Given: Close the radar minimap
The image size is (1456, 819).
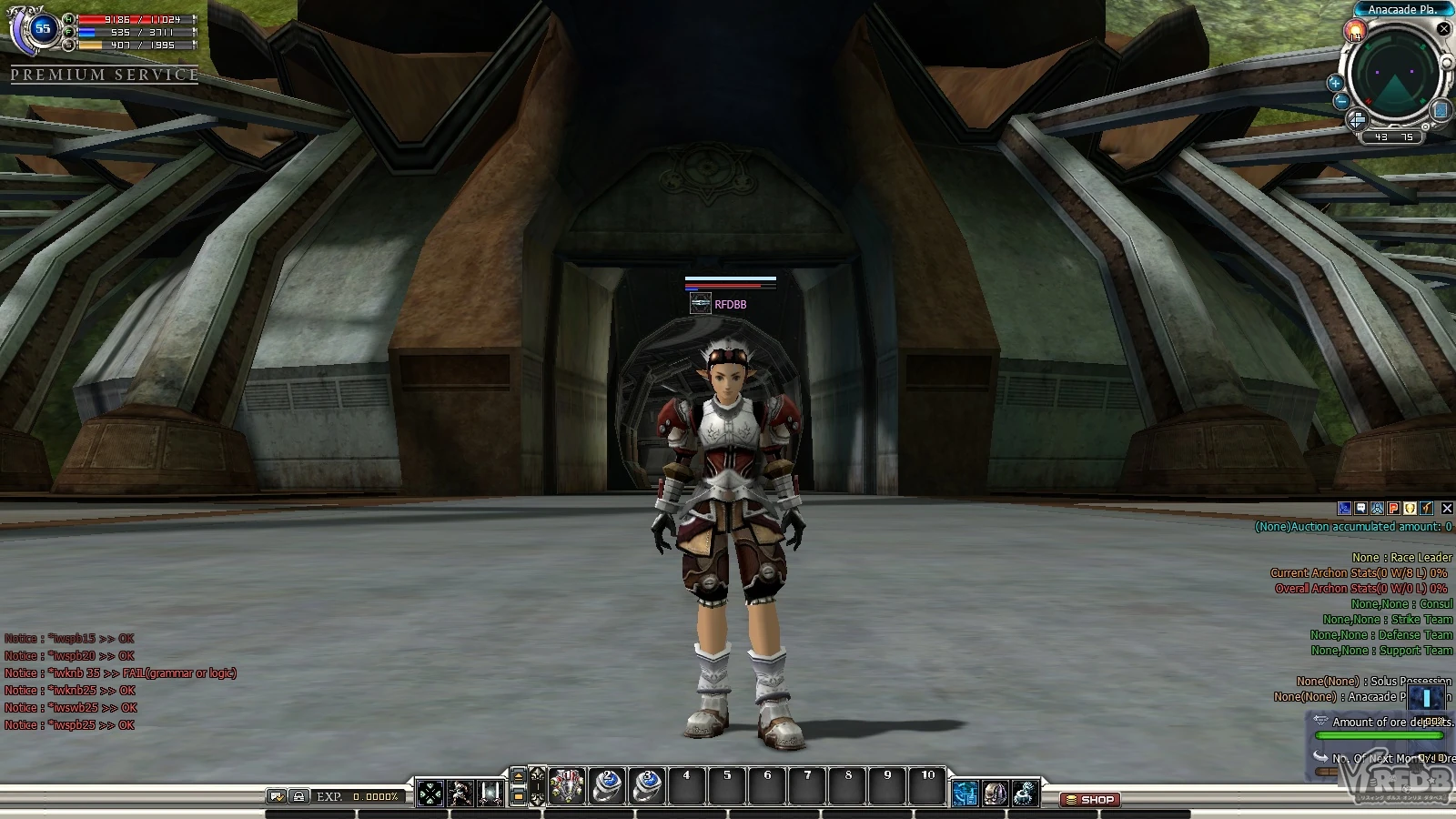Looking at the screenshot, I should (x=1443, y=29).
